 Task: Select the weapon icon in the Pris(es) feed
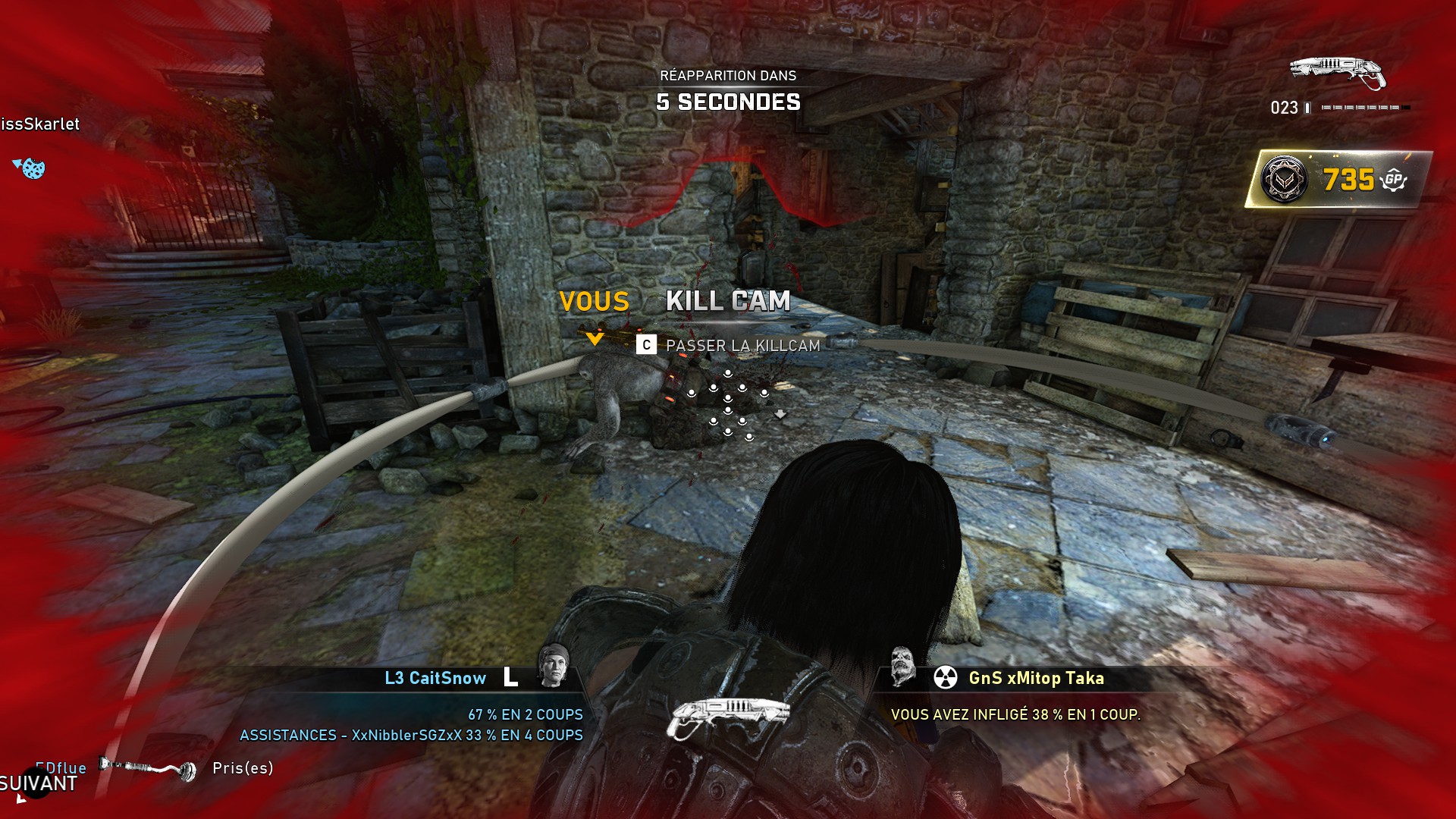pyautogui.click(x=148, y=769)
